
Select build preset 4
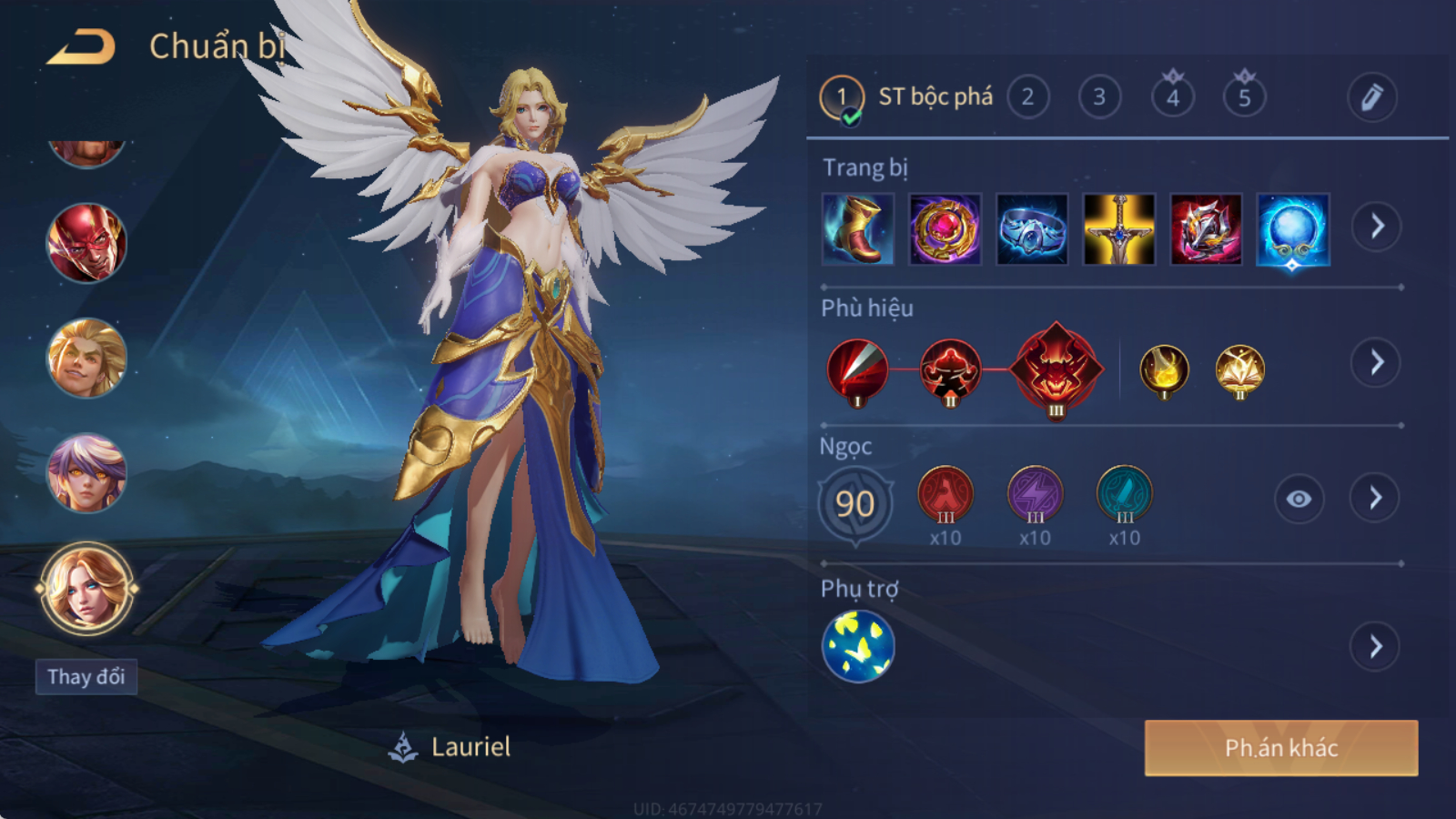point(1172,97)
